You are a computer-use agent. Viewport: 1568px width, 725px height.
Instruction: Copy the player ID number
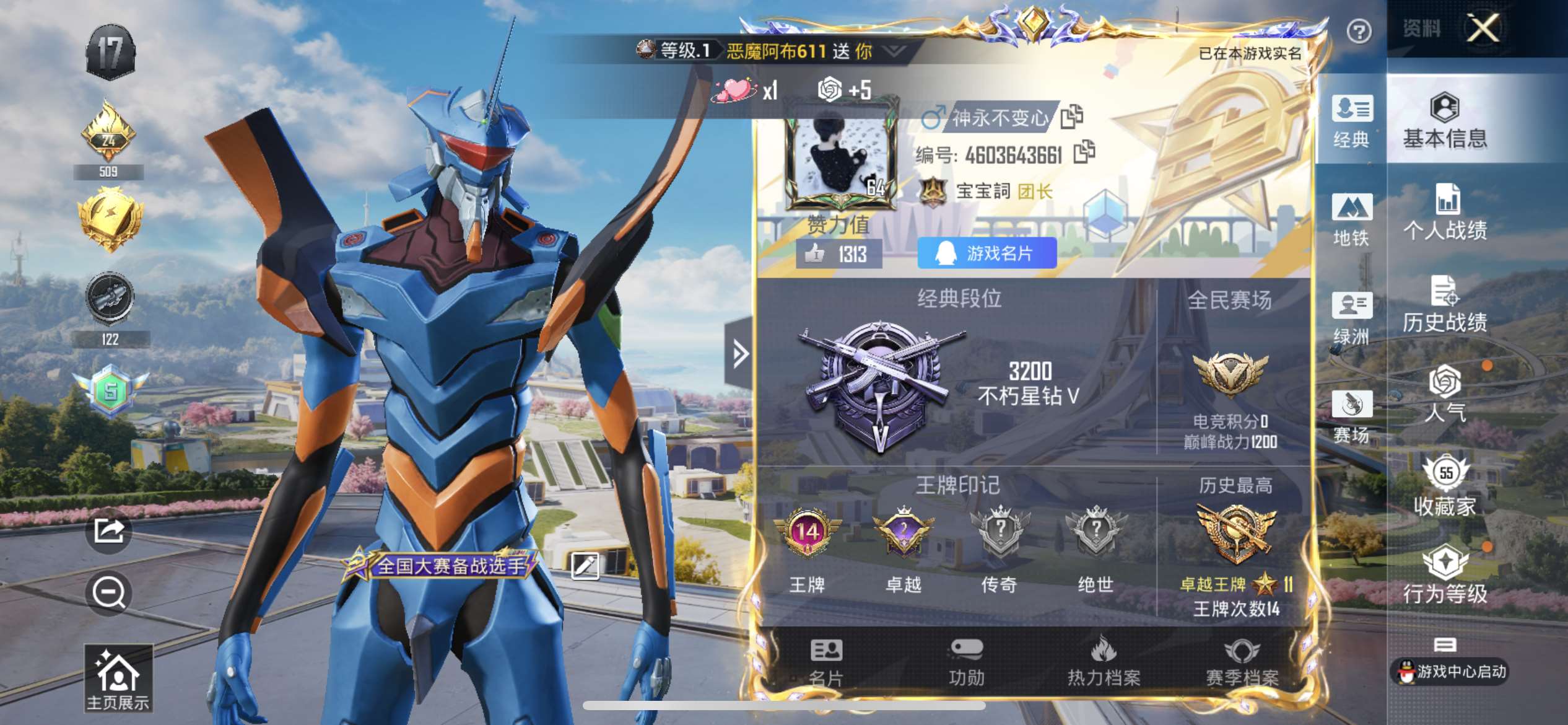1084,152
